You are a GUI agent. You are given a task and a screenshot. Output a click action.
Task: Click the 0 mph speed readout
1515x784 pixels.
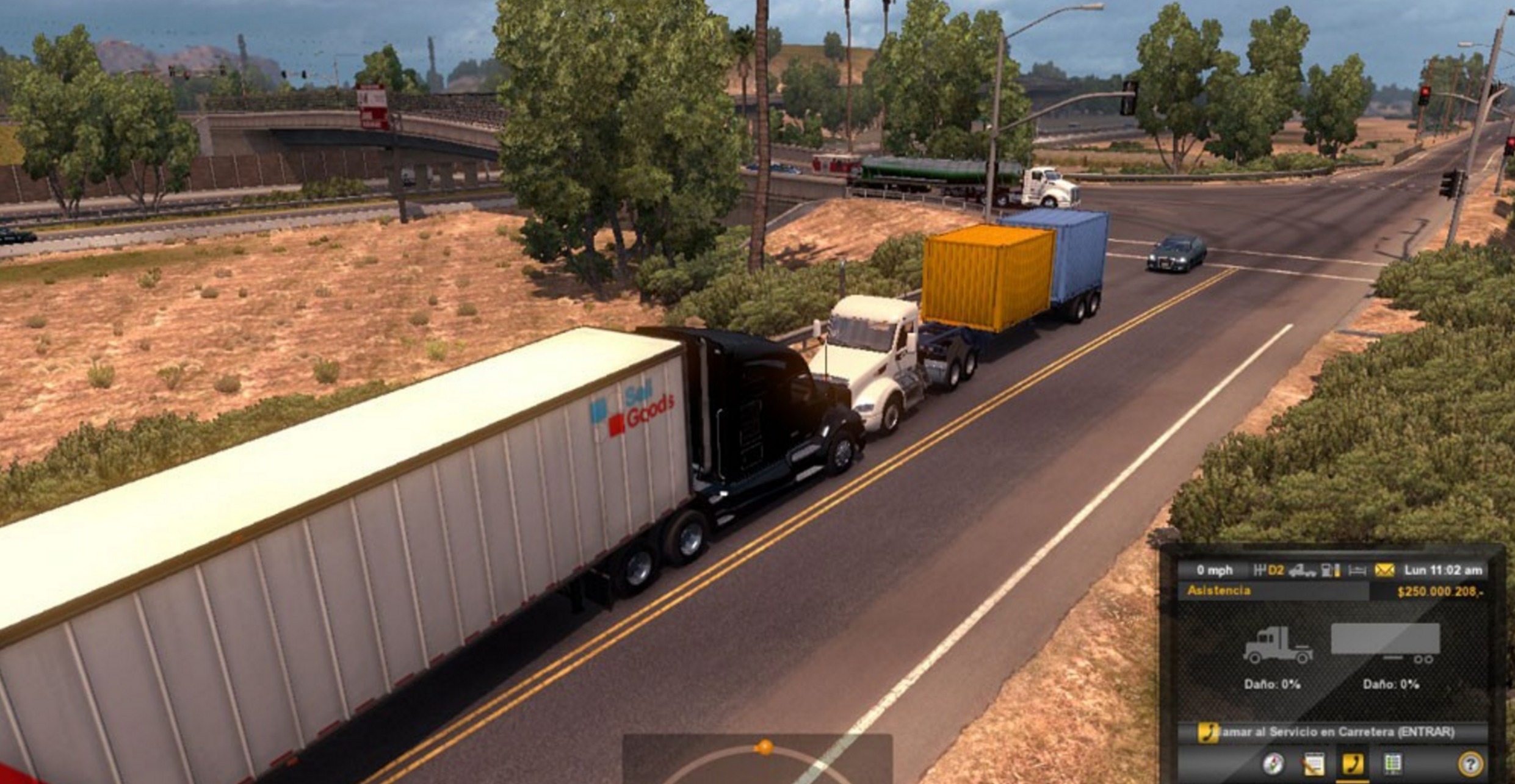(1215, 570)
